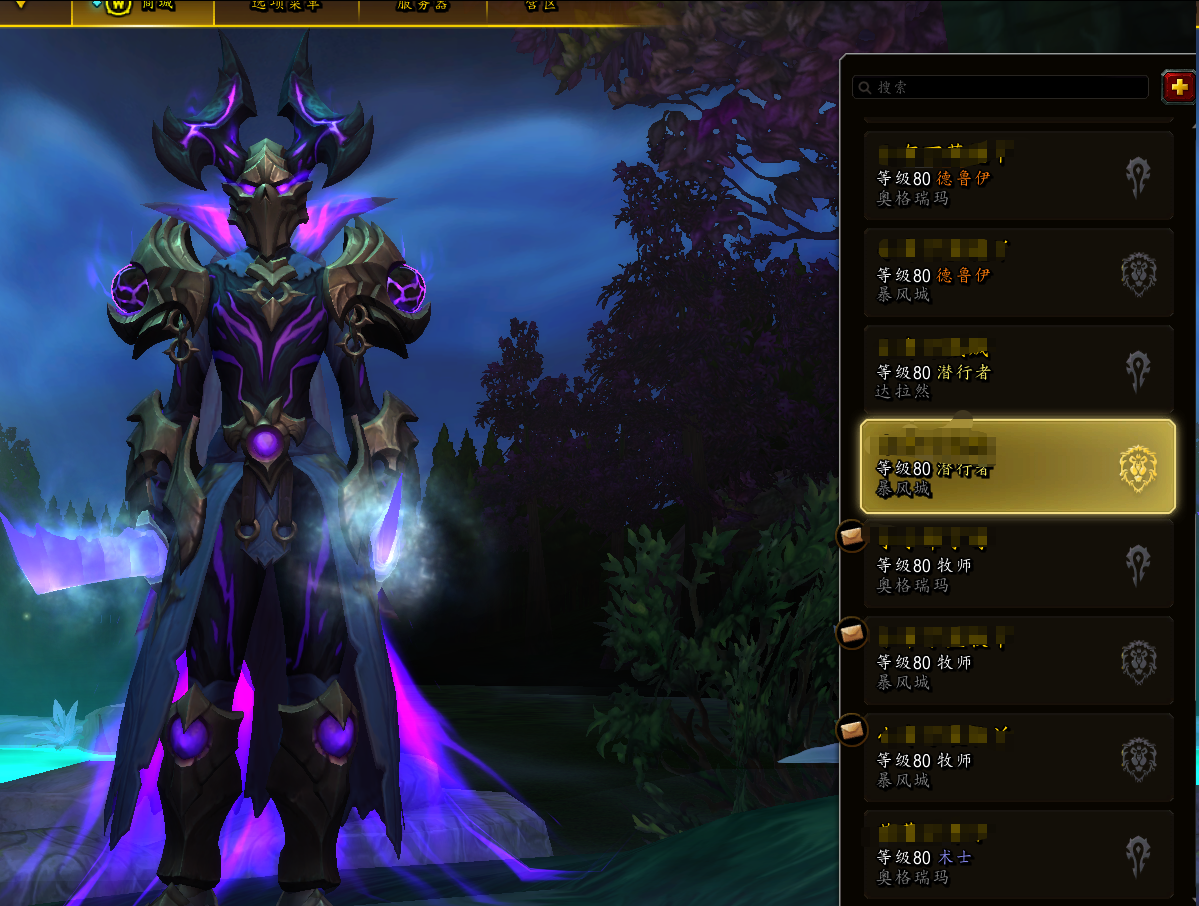Select the level 80 Druid in Orgrimmar
This screenshot has height=906, width=1199.
click(x=1017, y=175)
